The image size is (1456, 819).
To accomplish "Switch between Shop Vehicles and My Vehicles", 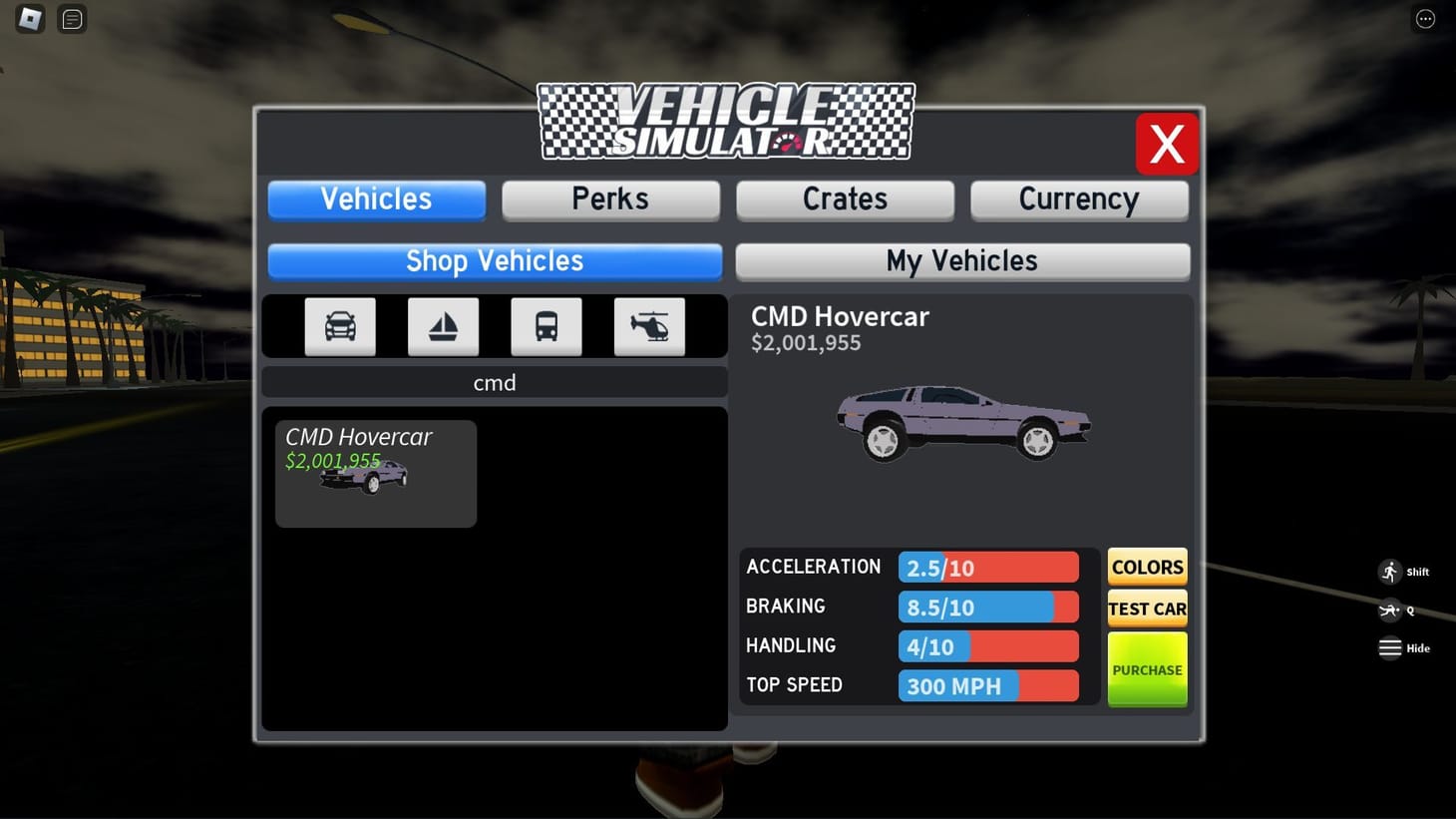I will (x=960, y=260).
